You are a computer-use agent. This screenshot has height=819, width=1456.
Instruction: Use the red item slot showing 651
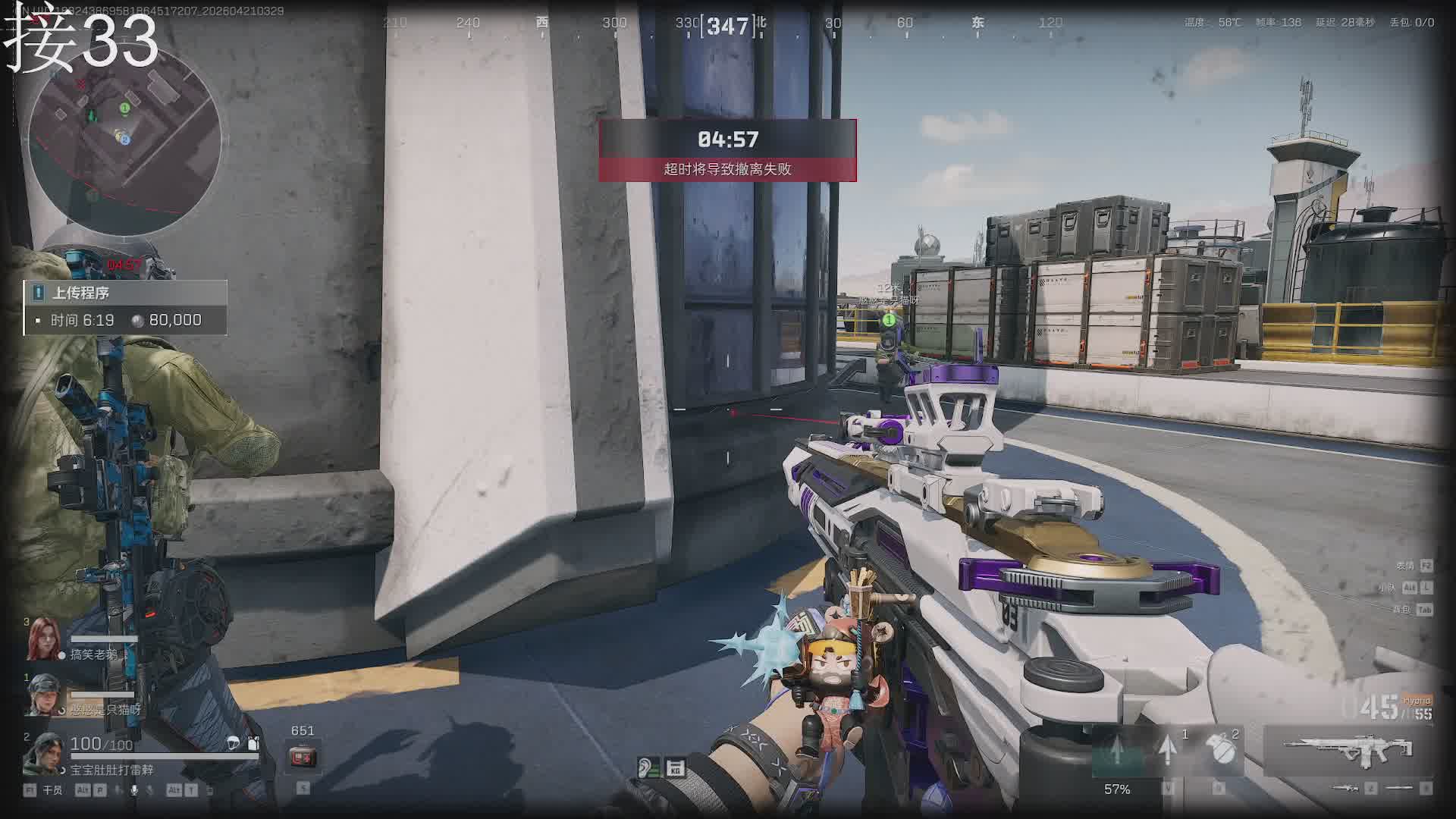302,756
